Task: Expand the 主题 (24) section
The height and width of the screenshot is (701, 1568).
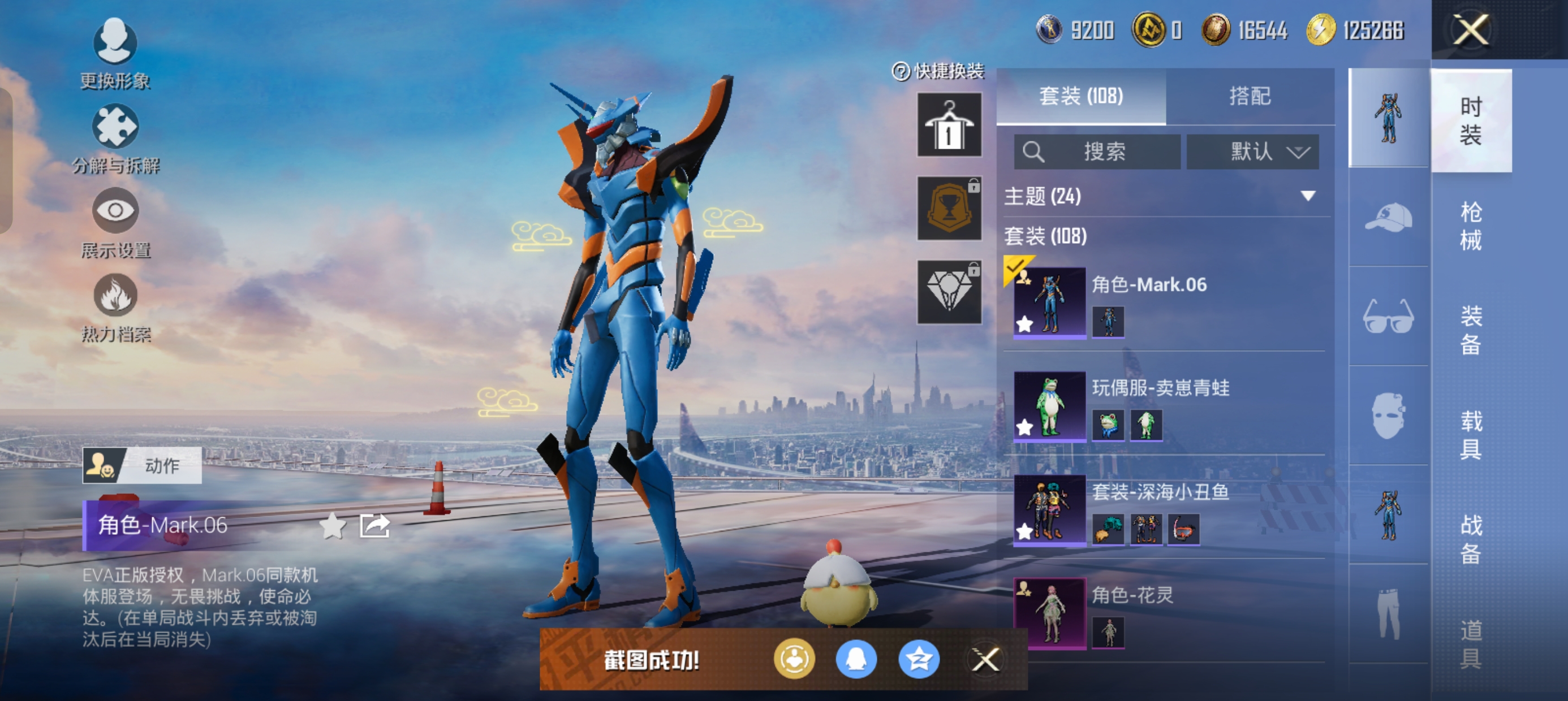Action: pos(1307,196)
